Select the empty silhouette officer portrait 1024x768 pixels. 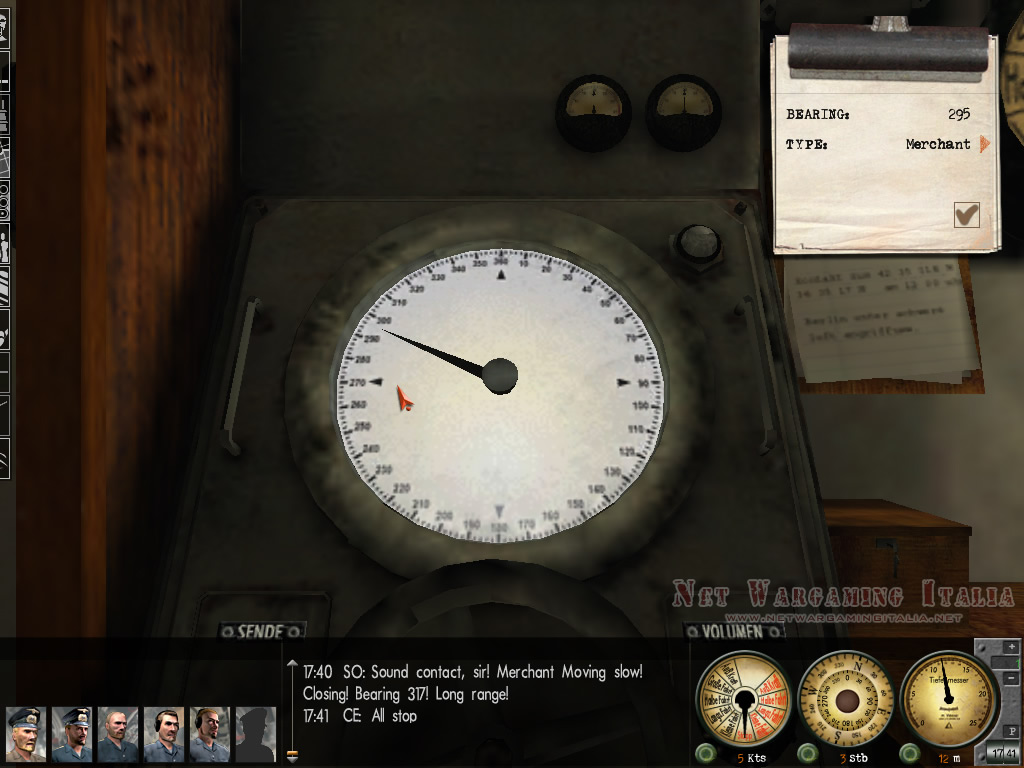click(x=254, y=734)
